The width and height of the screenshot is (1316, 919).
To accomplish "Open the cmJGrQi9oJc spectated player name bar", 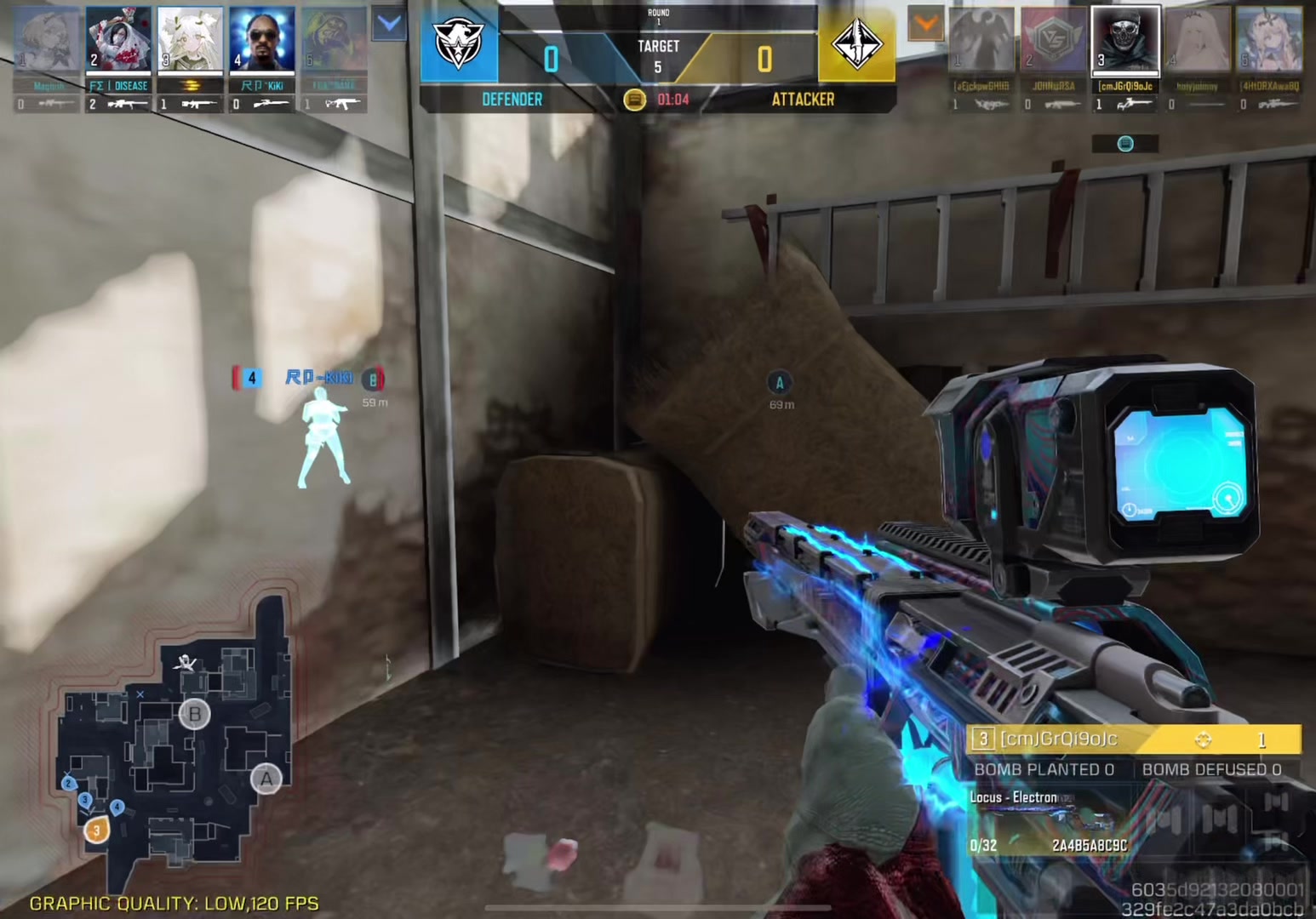I will tap(1132, 739).
